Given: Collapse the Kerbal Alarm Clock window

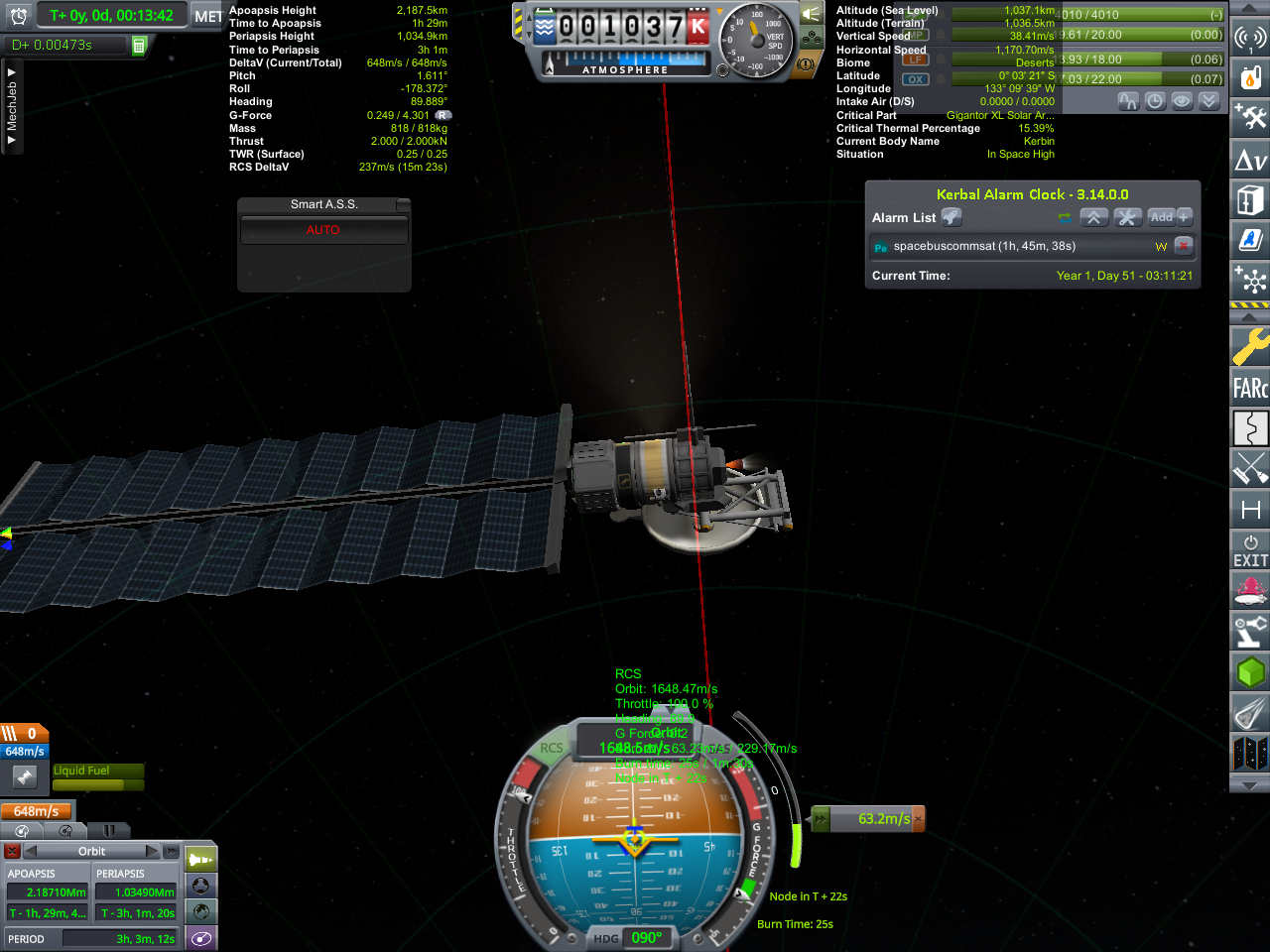Looking at the screenshot, I should (x=1093, y=217).
